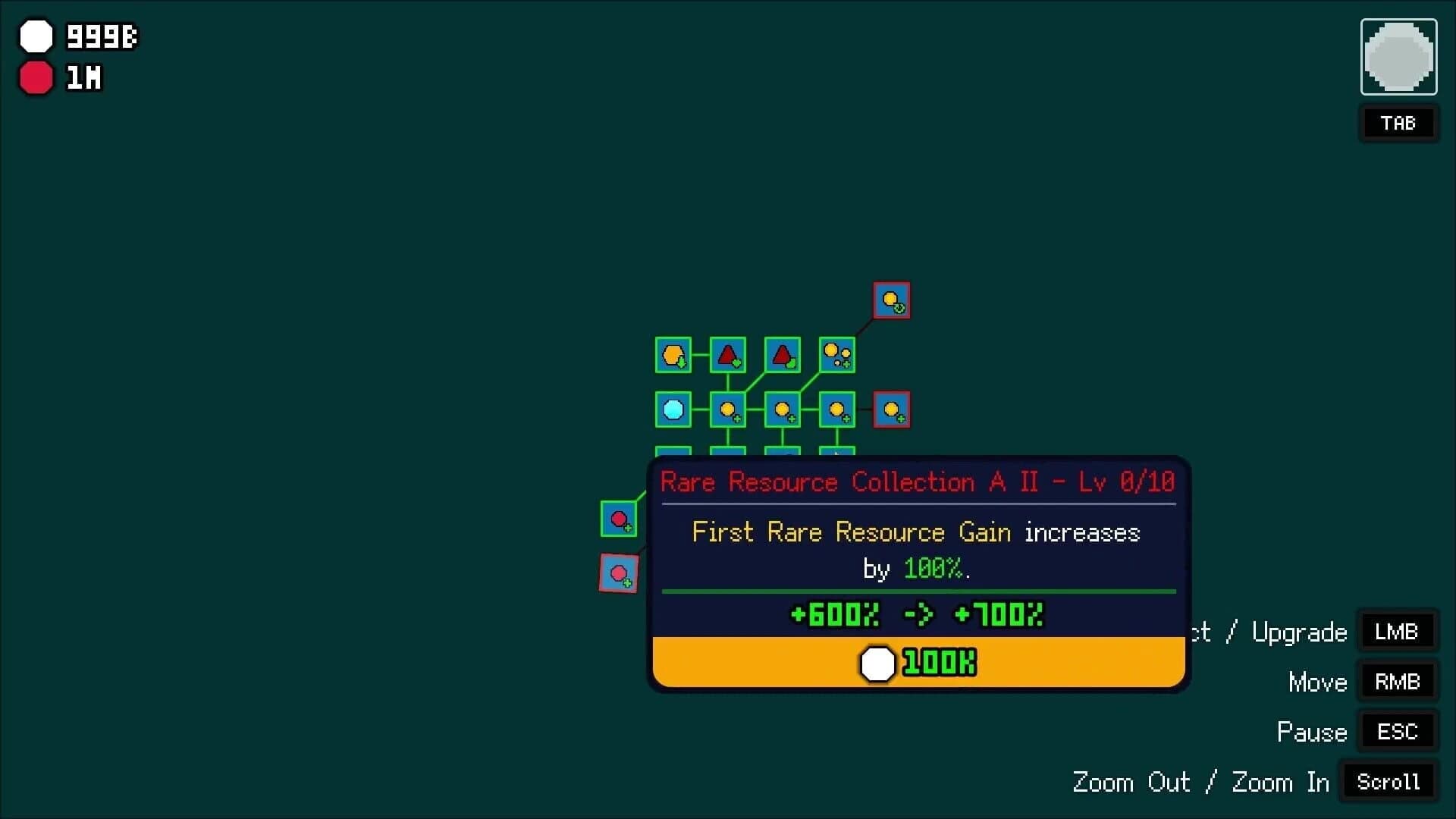Click the Pause ESC keybind label

1396,731
